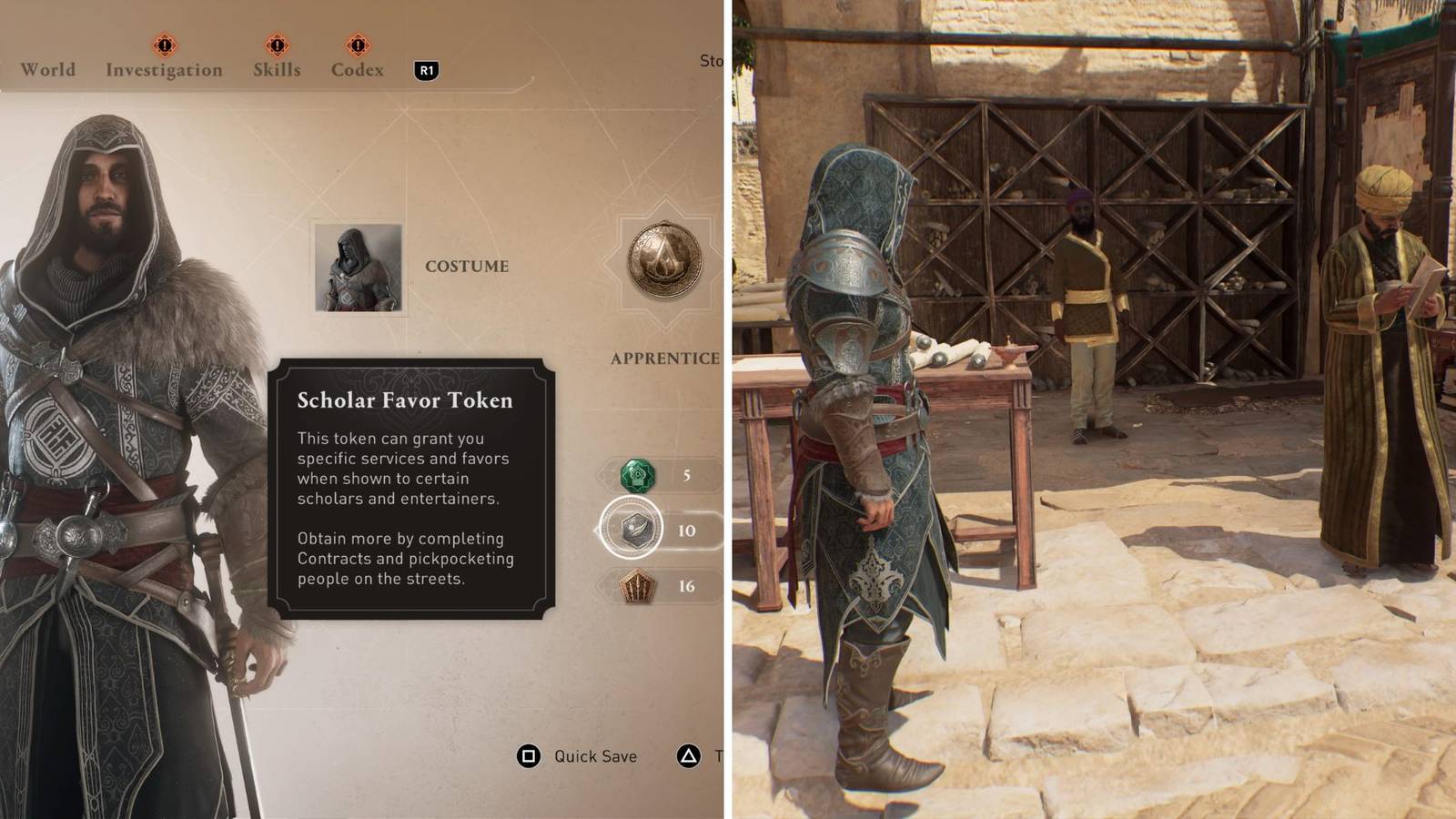Screen dimensions: 1456x819
Task: Switch to the World tab
Action: pos(47,69)
